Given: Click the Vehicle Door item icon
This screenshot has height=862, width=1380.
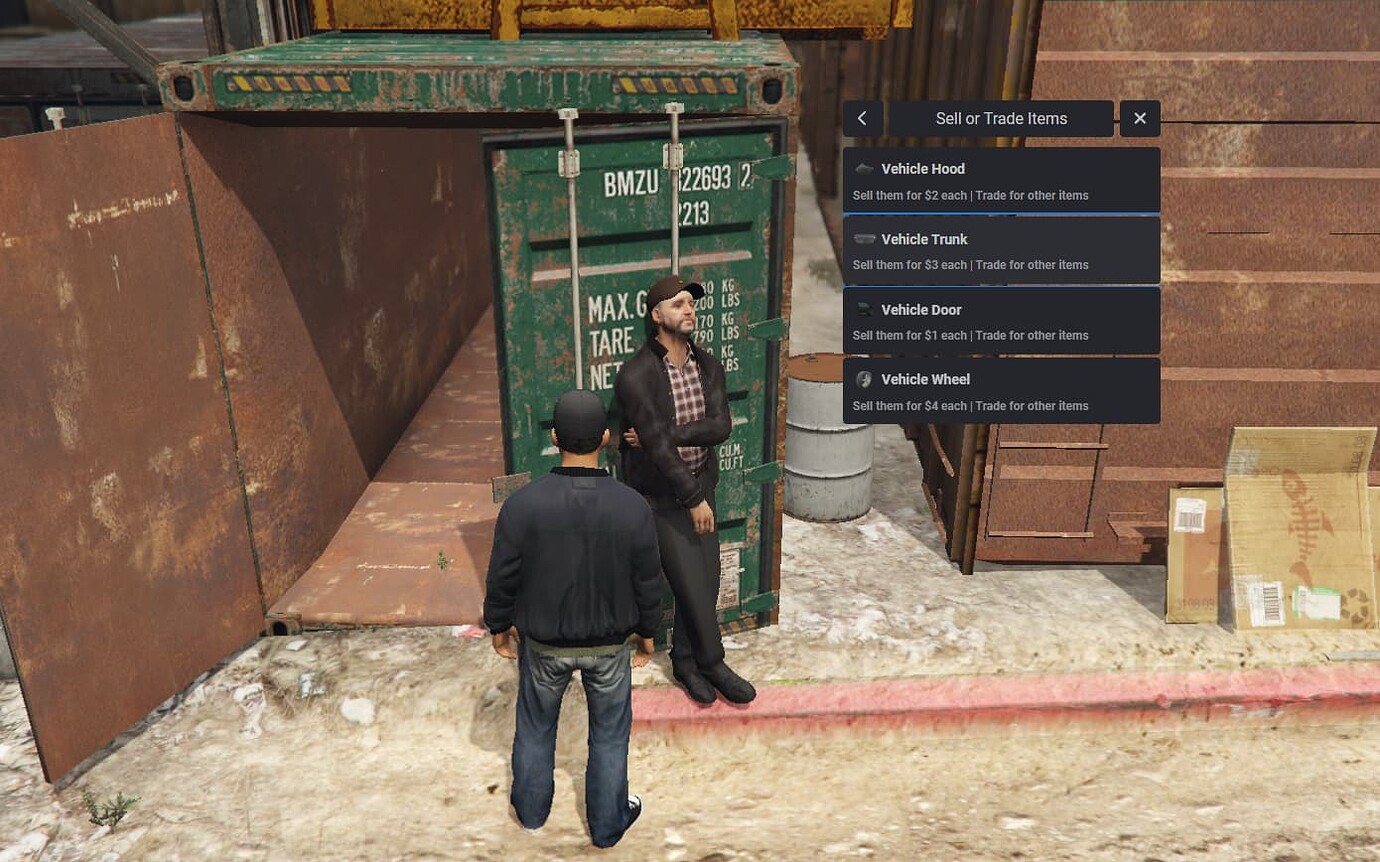Looking at the screenshot, I should (864, 308).
